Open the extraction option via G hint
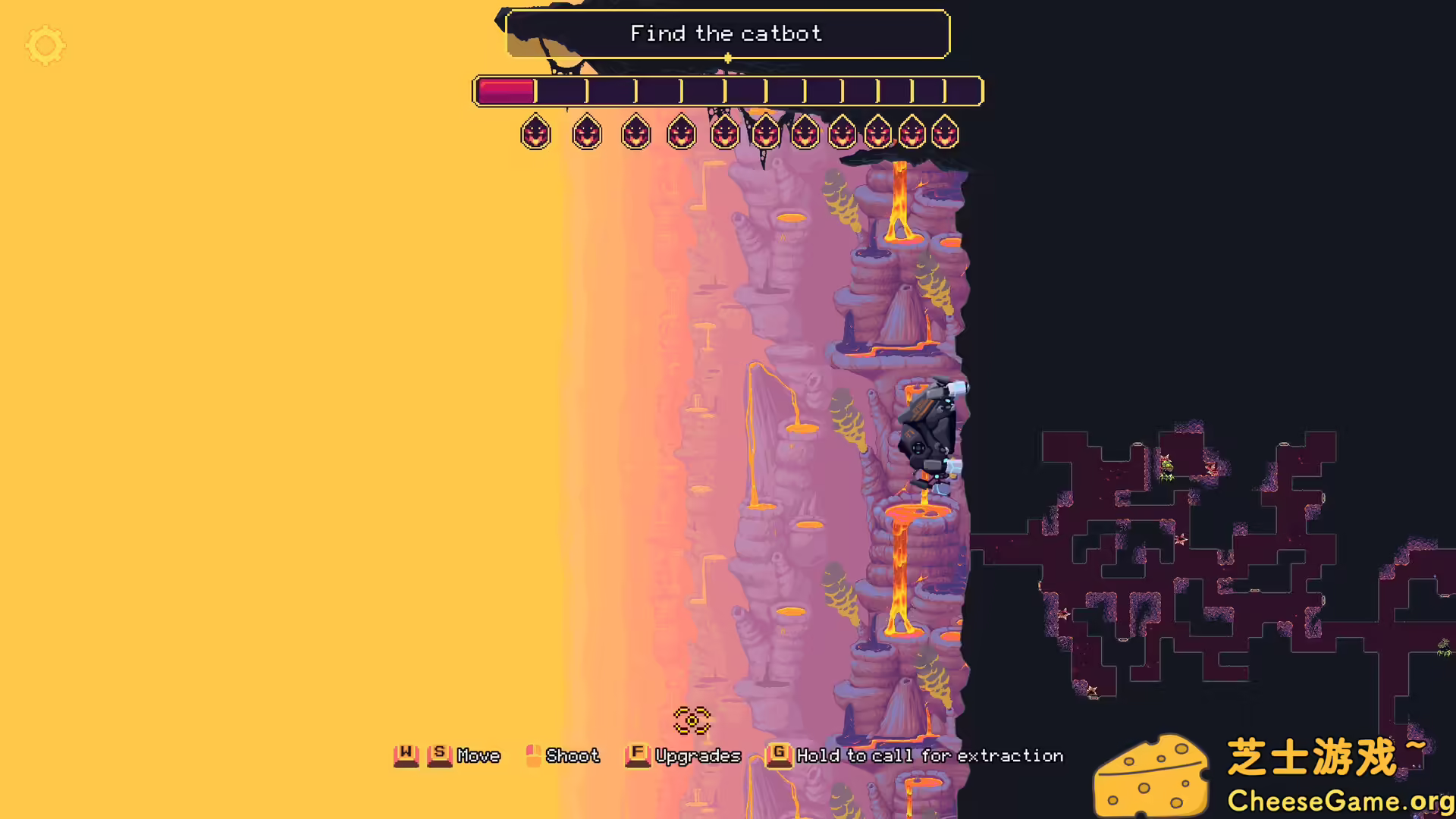 point(778,755)
